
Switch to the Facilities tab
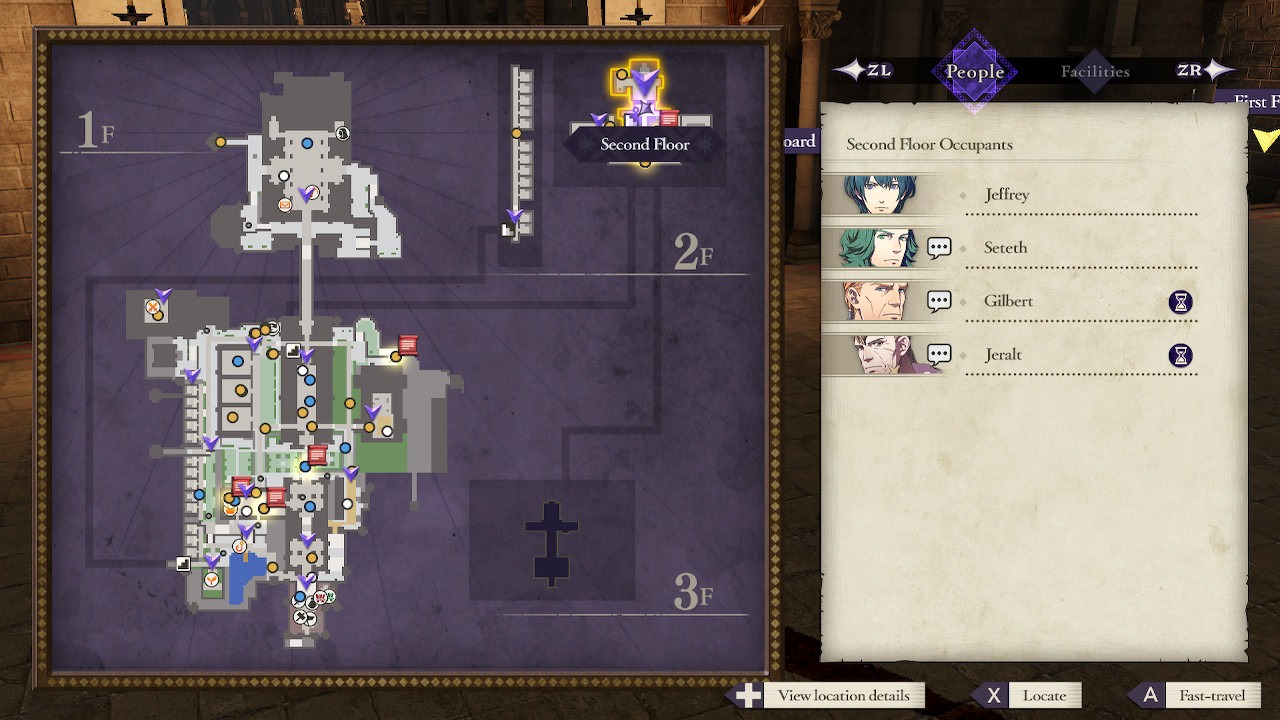[1095, 70]
